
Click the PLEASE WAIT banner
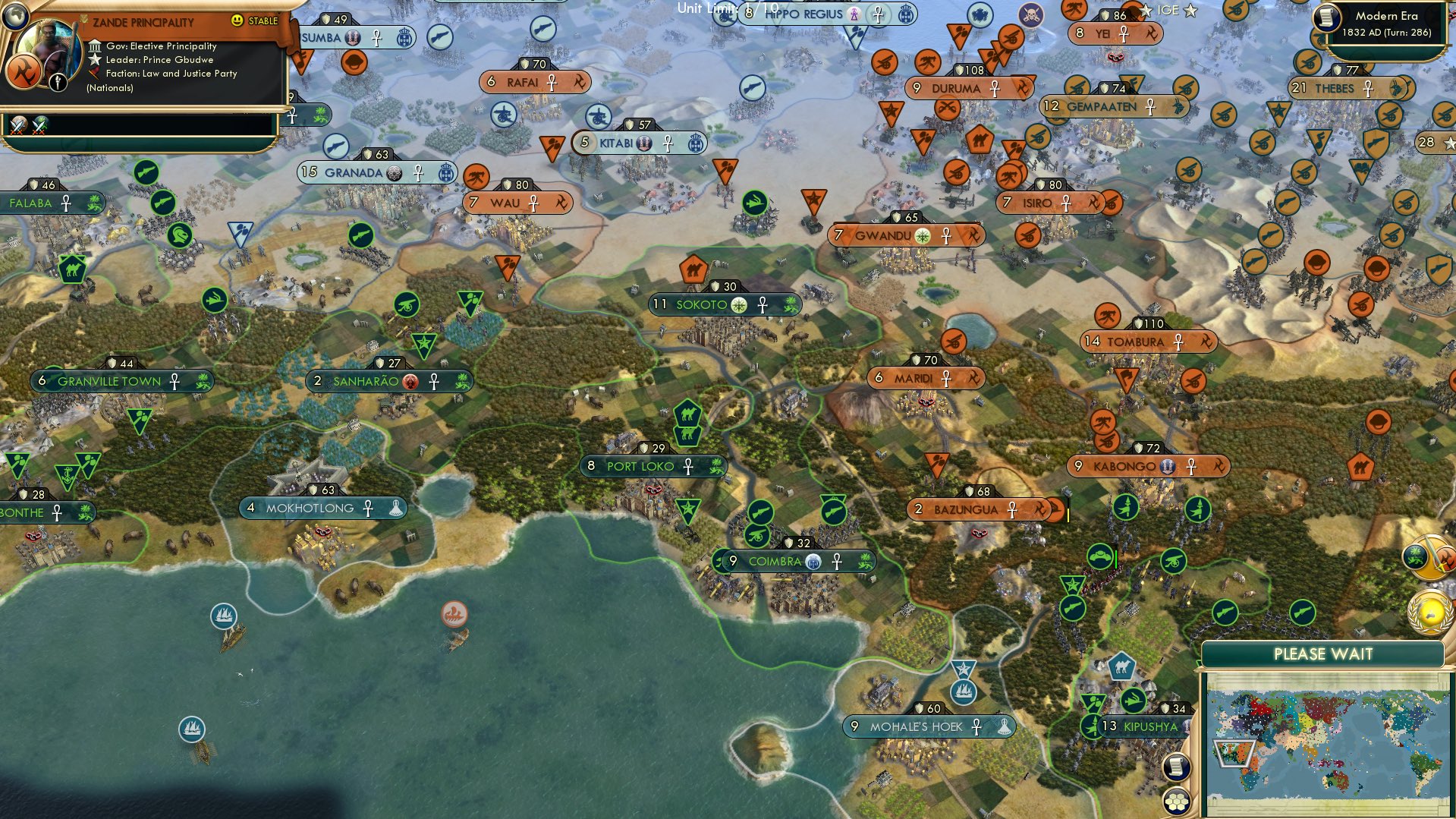pyautogui.click(x=1324, y=653)
